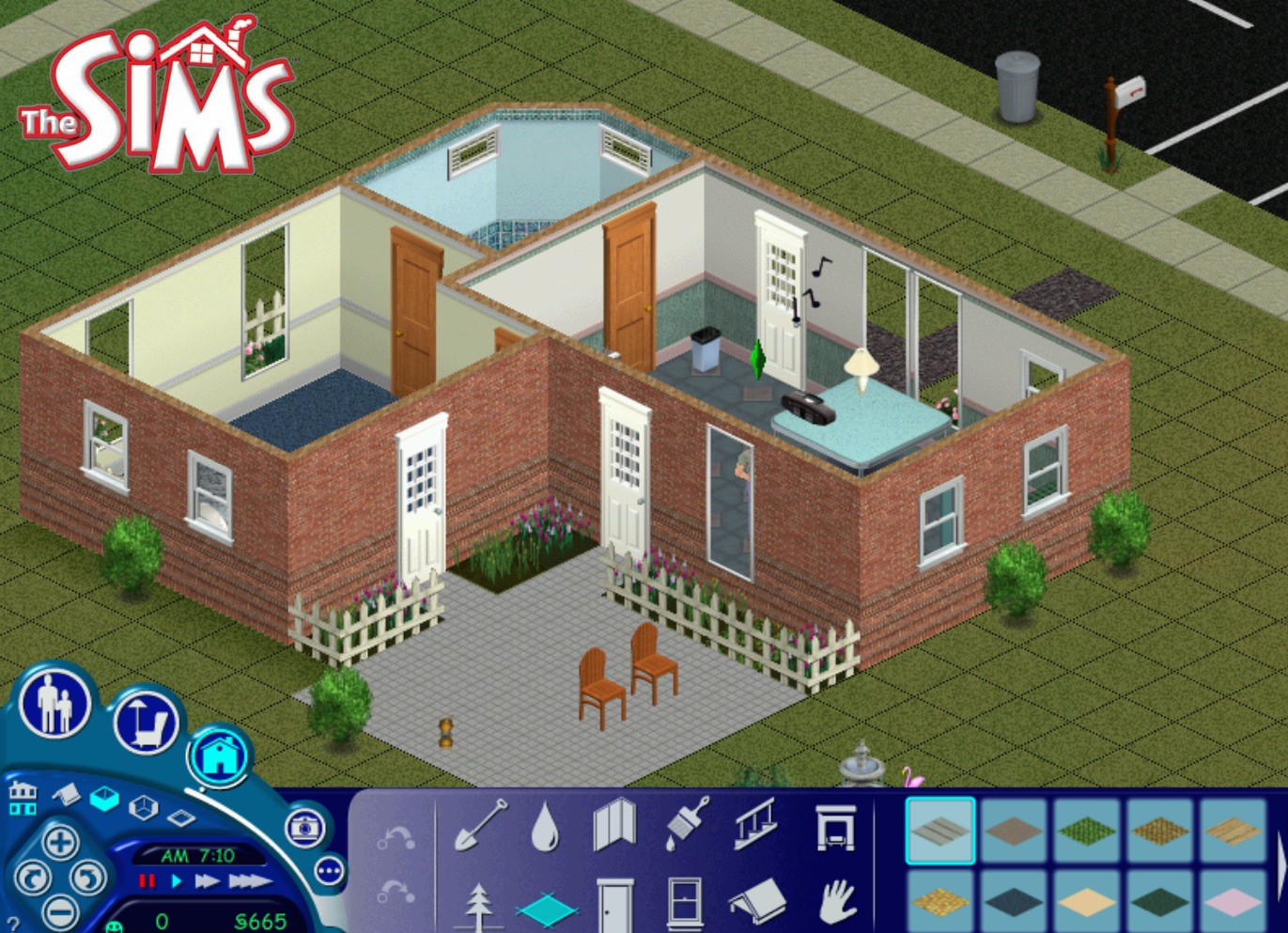Viewport: 1288px width, 933px height.
Task: Zoom in with the plus button
Action: 60,842
